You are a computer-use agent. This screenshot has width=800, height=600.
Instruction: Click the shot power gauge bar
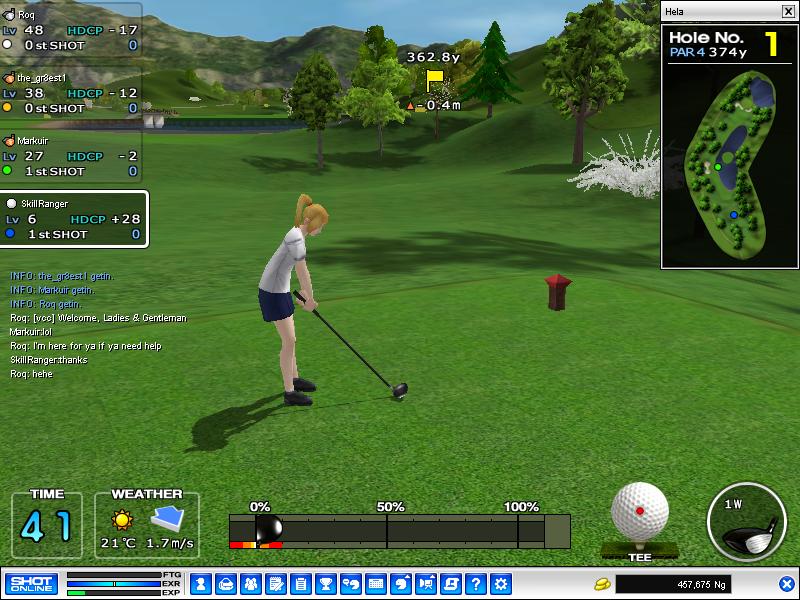(x=399, y=530)
